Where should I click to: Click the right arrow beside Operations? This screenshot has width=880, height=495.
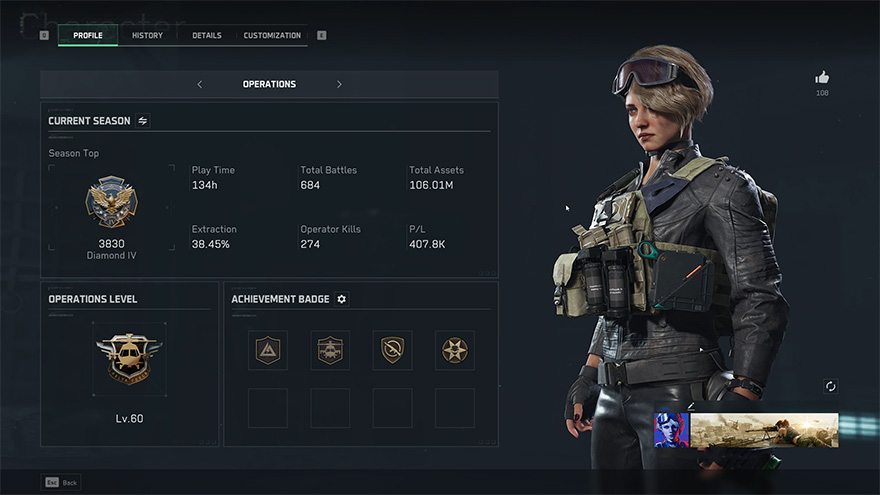339,84
